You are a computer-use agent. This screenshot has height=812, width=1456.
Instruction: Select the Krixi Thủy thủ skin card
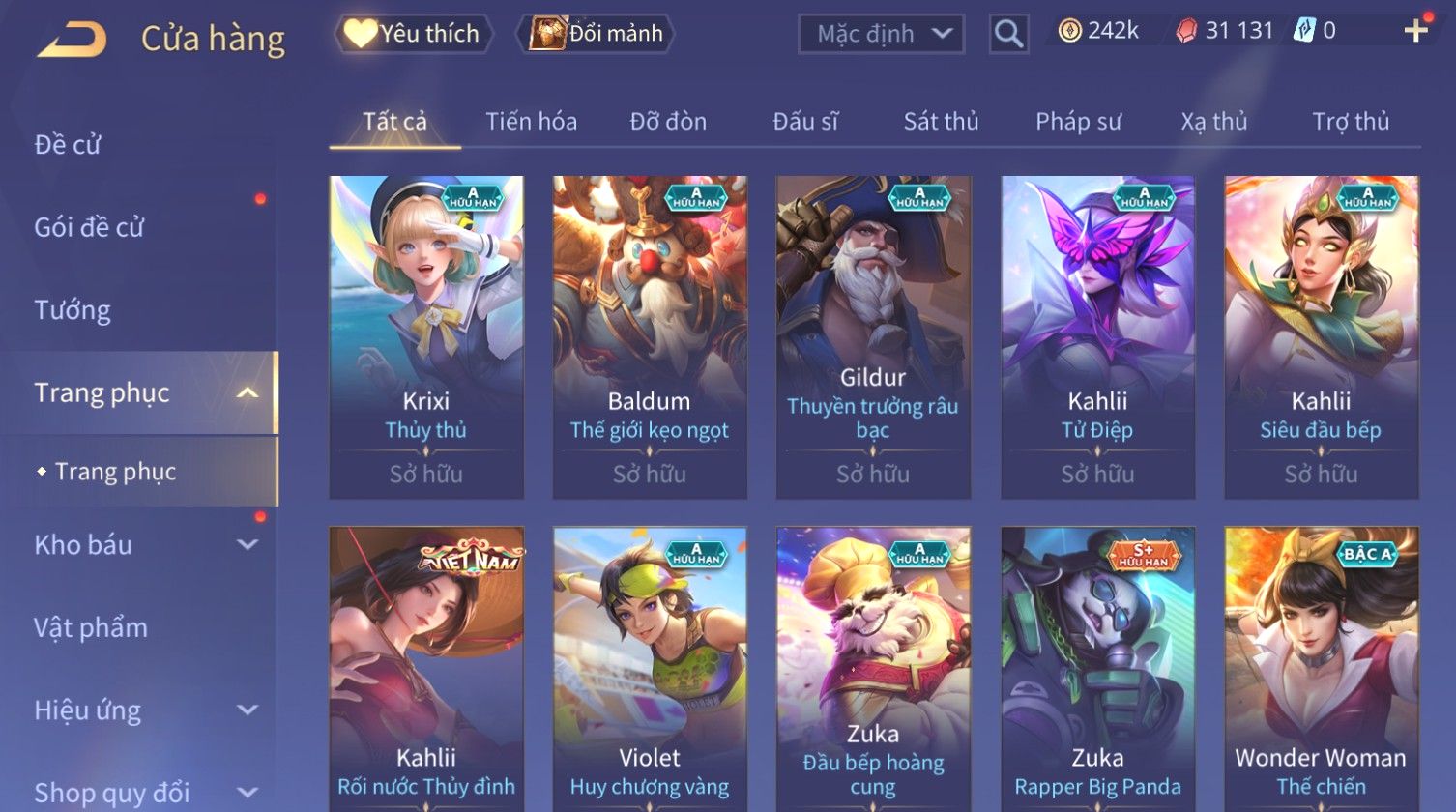(425, 336)
